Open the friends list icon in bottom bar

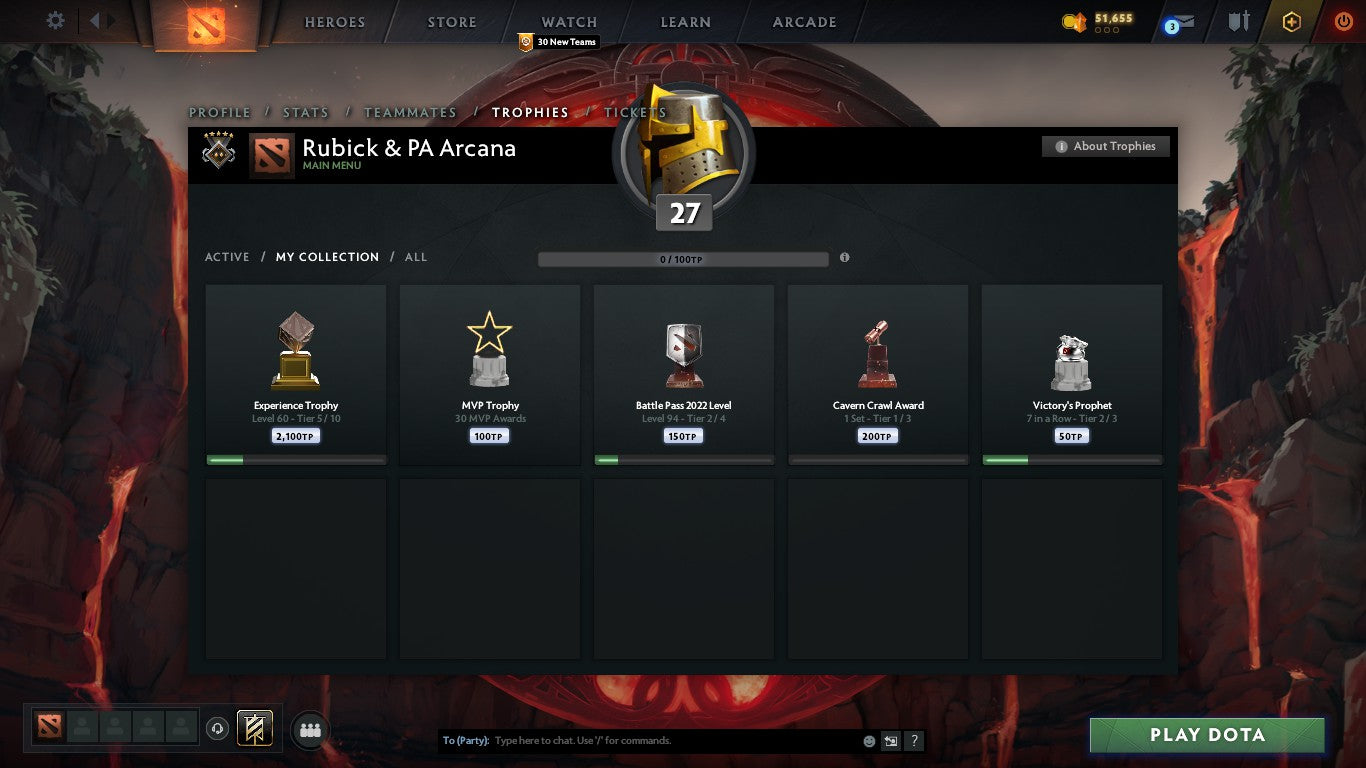click(310, 730)
